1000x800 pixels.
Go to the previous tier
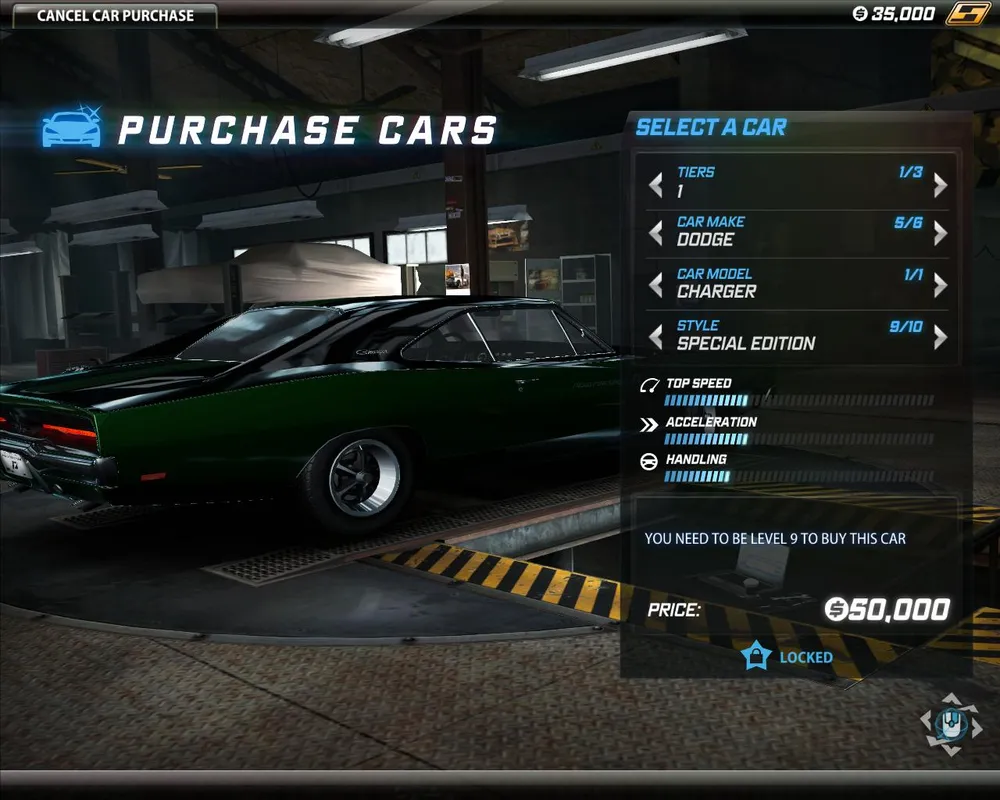(656, 183)
